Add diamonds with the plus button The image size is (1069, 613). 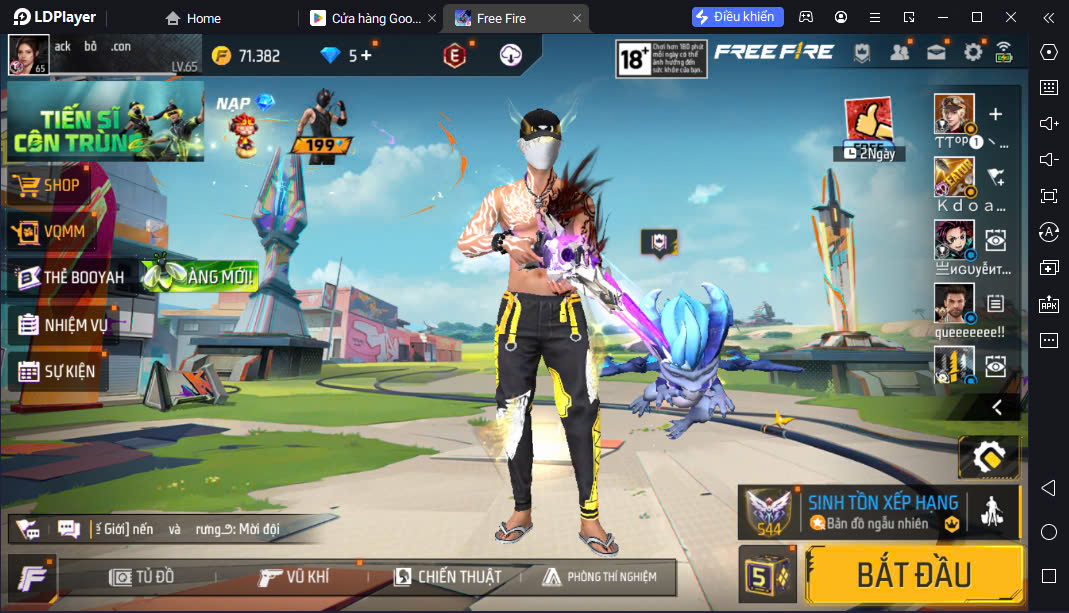366,55
